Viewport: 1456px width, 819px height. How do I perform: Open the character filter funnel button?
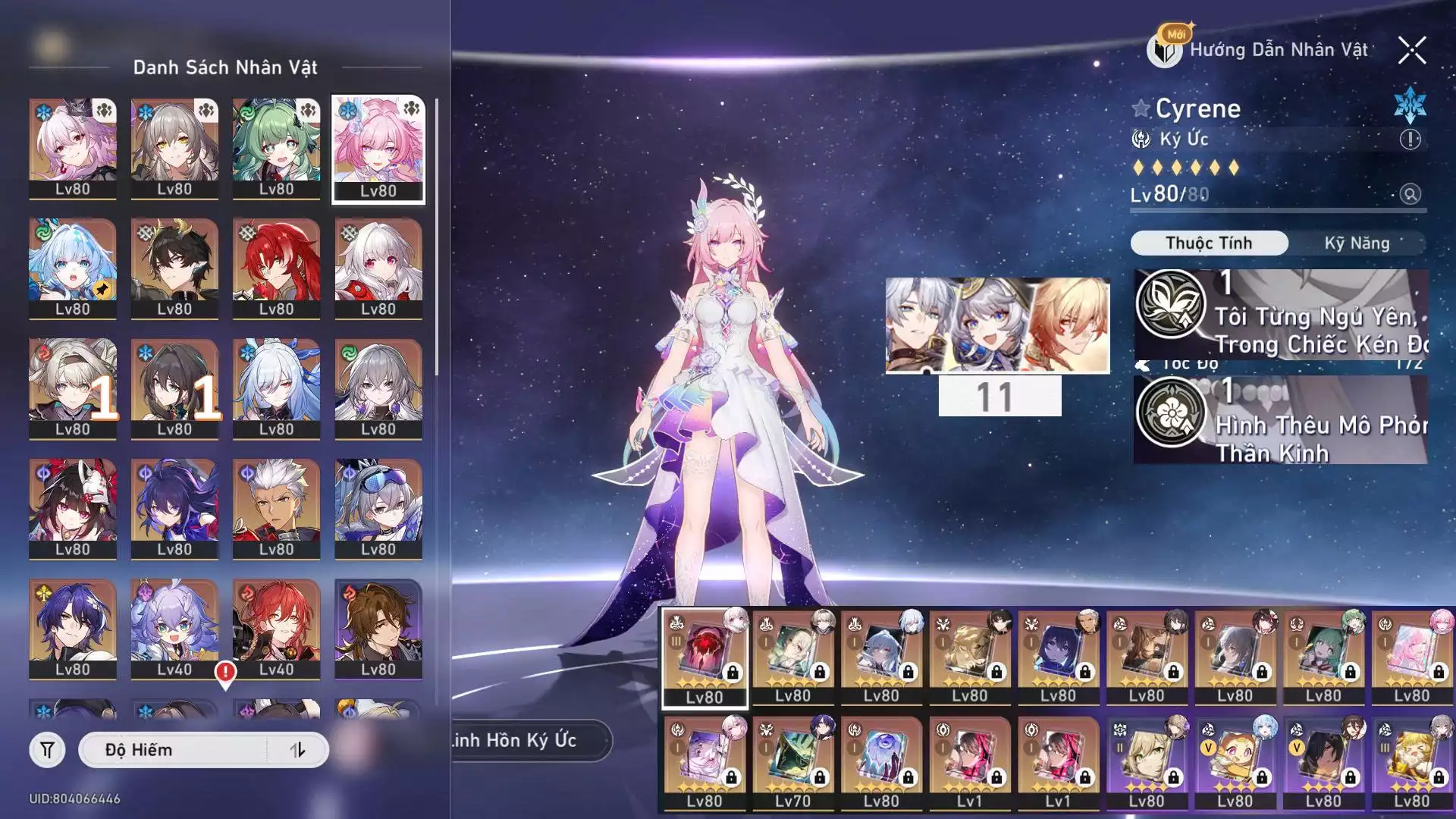coord(47,750)
